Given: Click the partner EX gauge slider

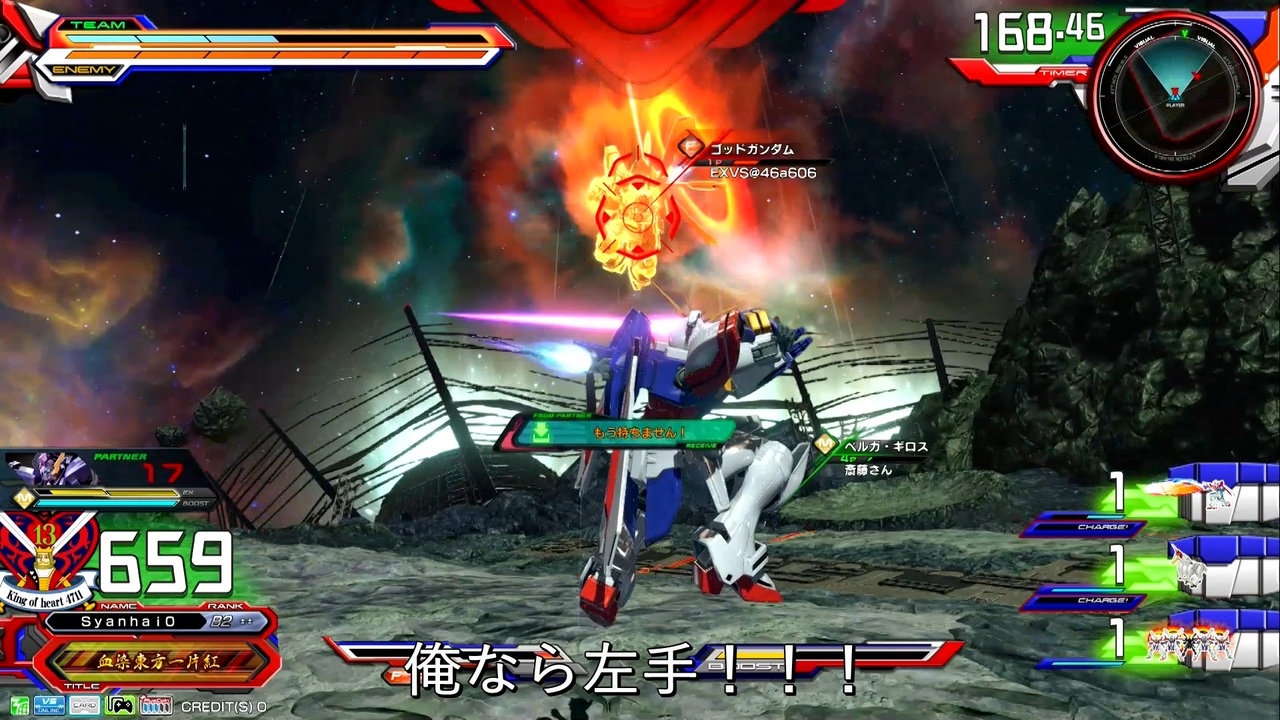Looking at the screenshot, I should click(x=105, y=492).
